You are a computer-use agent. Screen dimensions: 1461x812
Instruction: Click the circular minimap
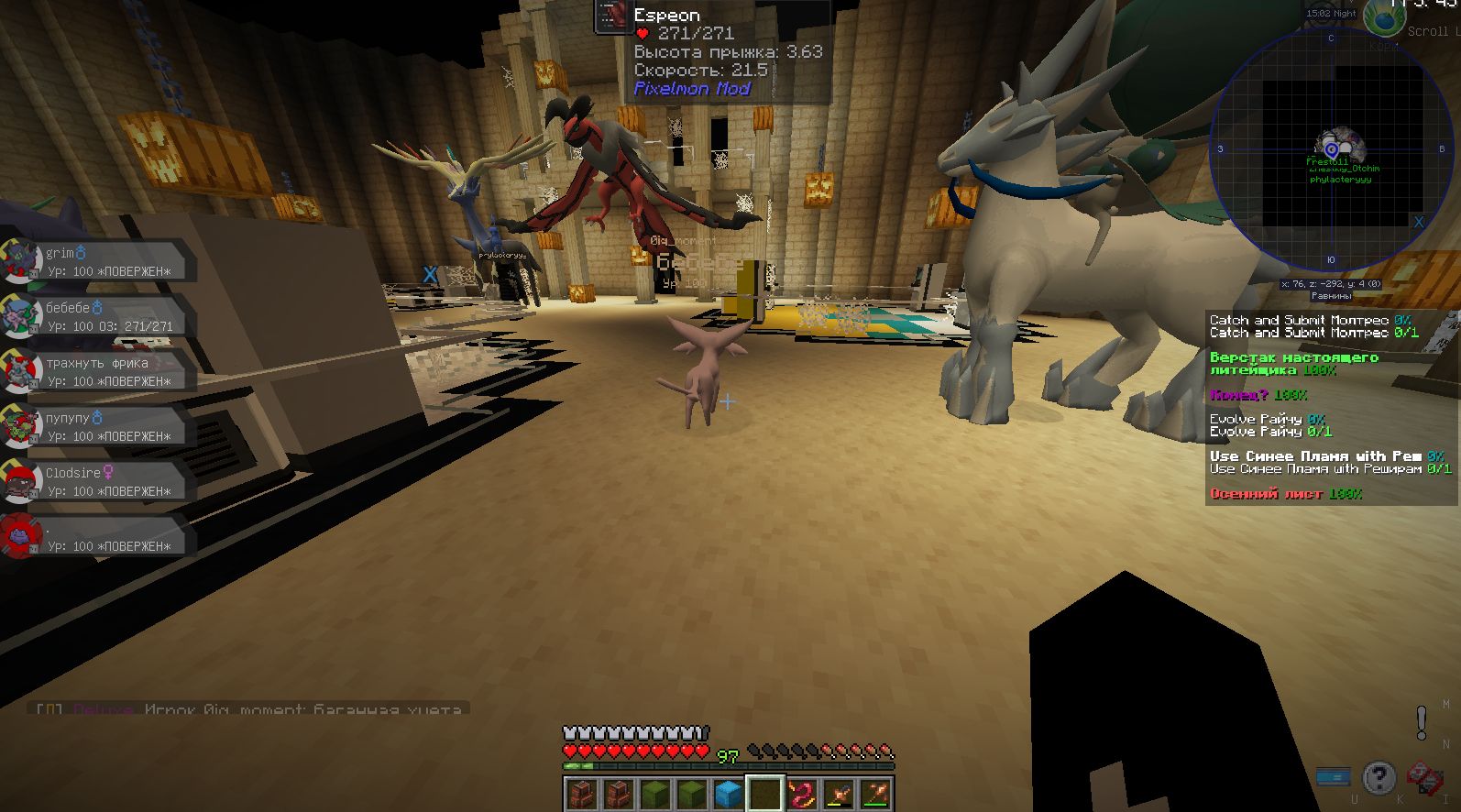[x=1331, y=149]
